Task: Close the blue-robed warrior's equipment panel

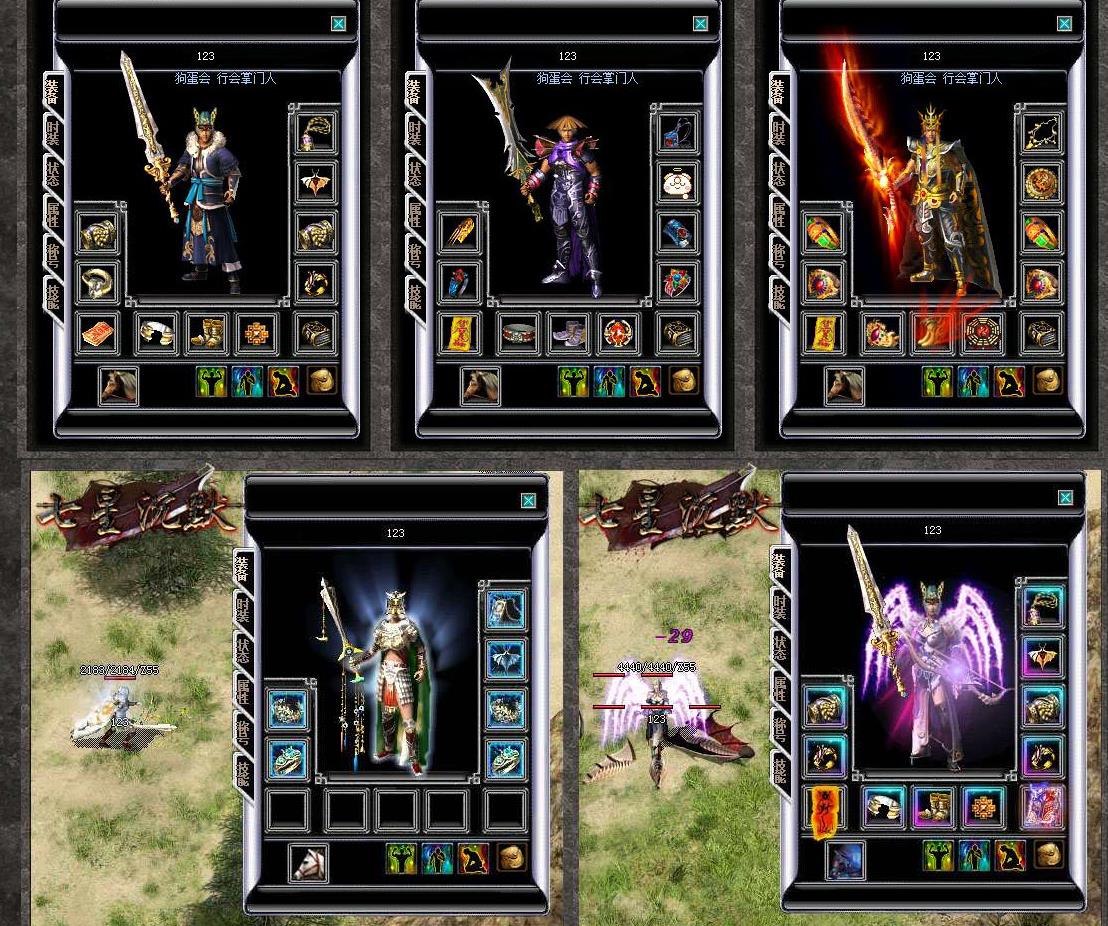Action: (x=338, y=24)
